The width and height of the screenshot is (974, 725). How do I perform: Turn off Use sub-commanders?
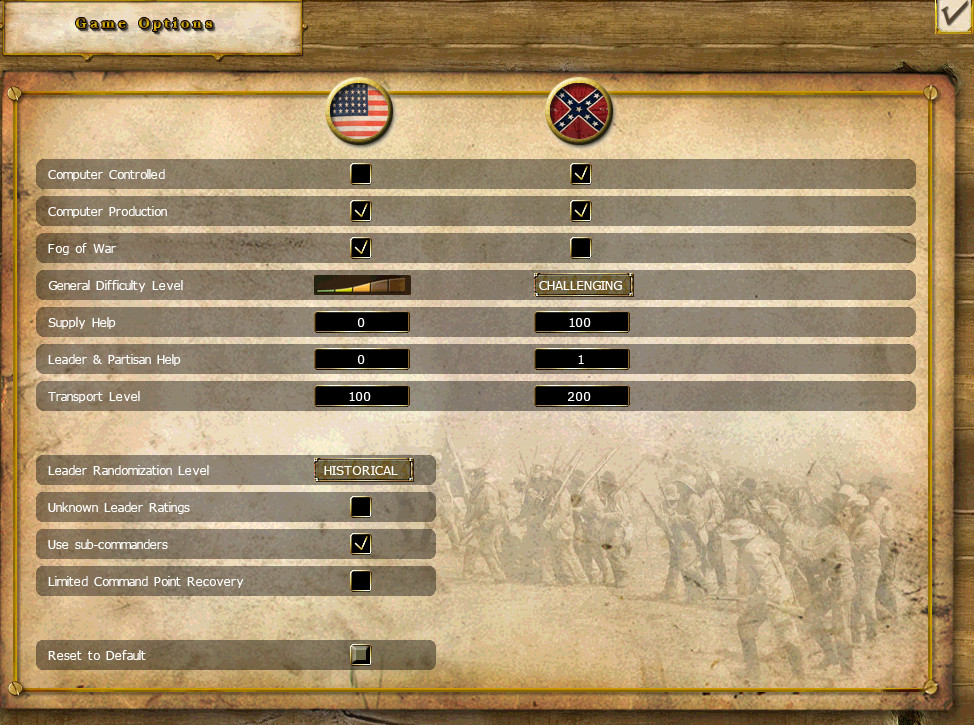(361, 544)
